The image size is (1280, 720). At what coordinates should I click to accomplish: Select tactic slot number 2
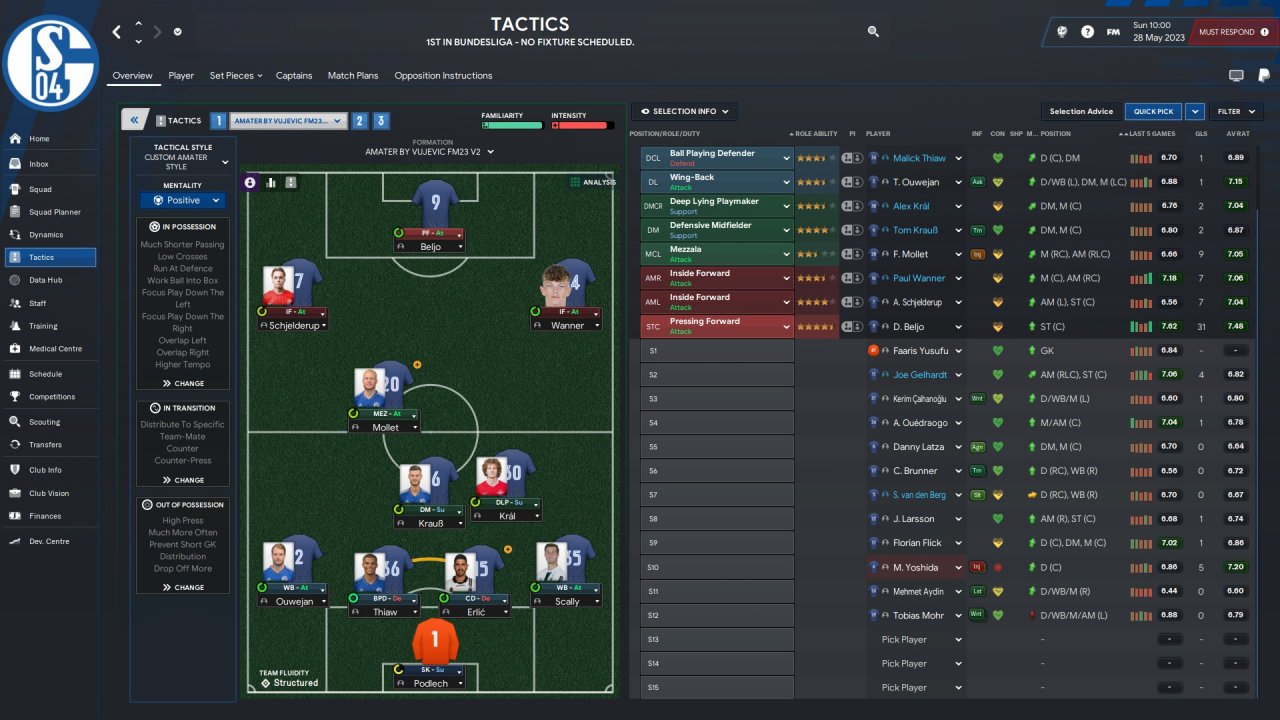point(359,121)
